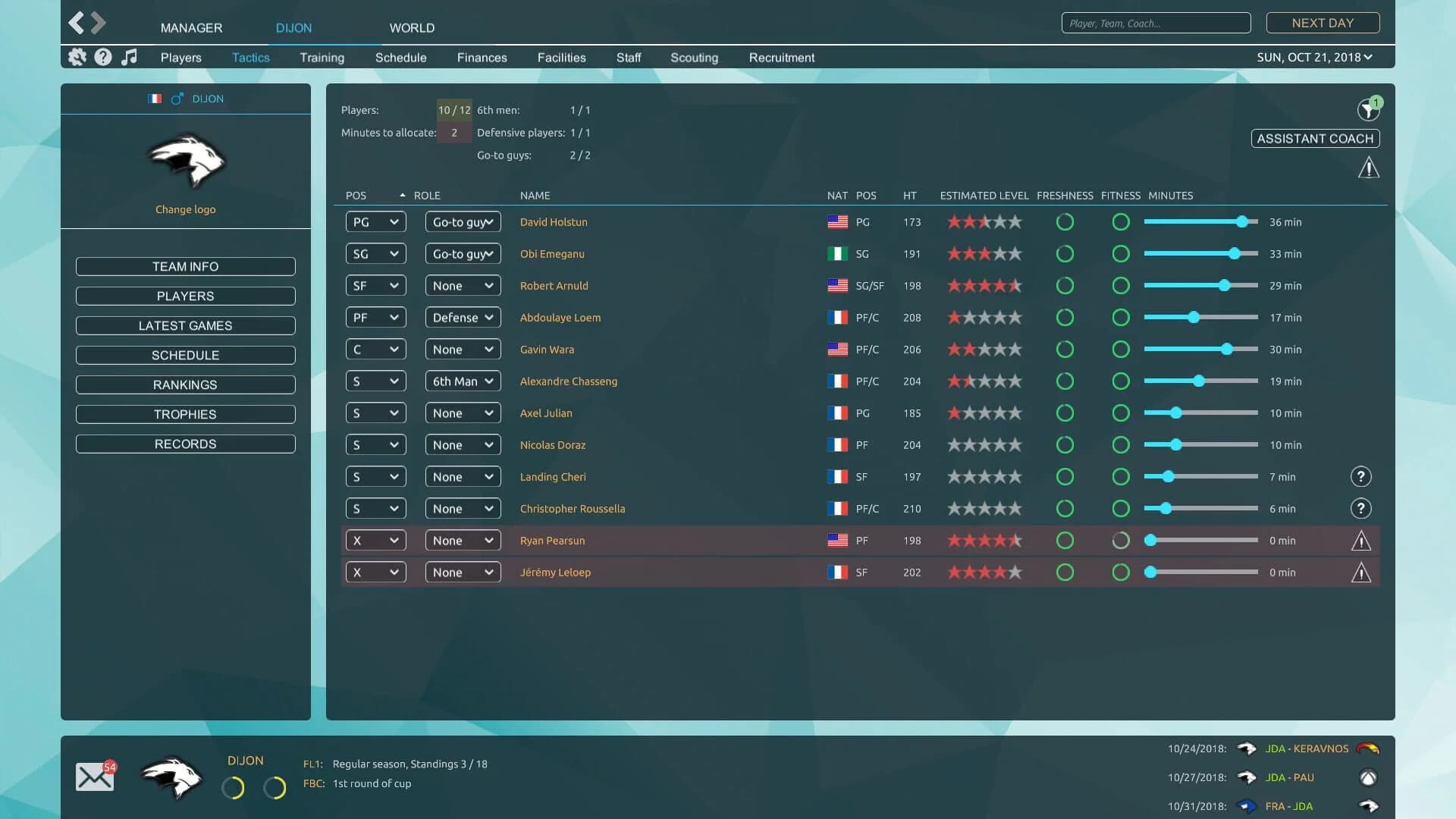Screen dimensions: 1456x819
Task: Open David Holstun's role dropdown
Action: coord(463,221)
